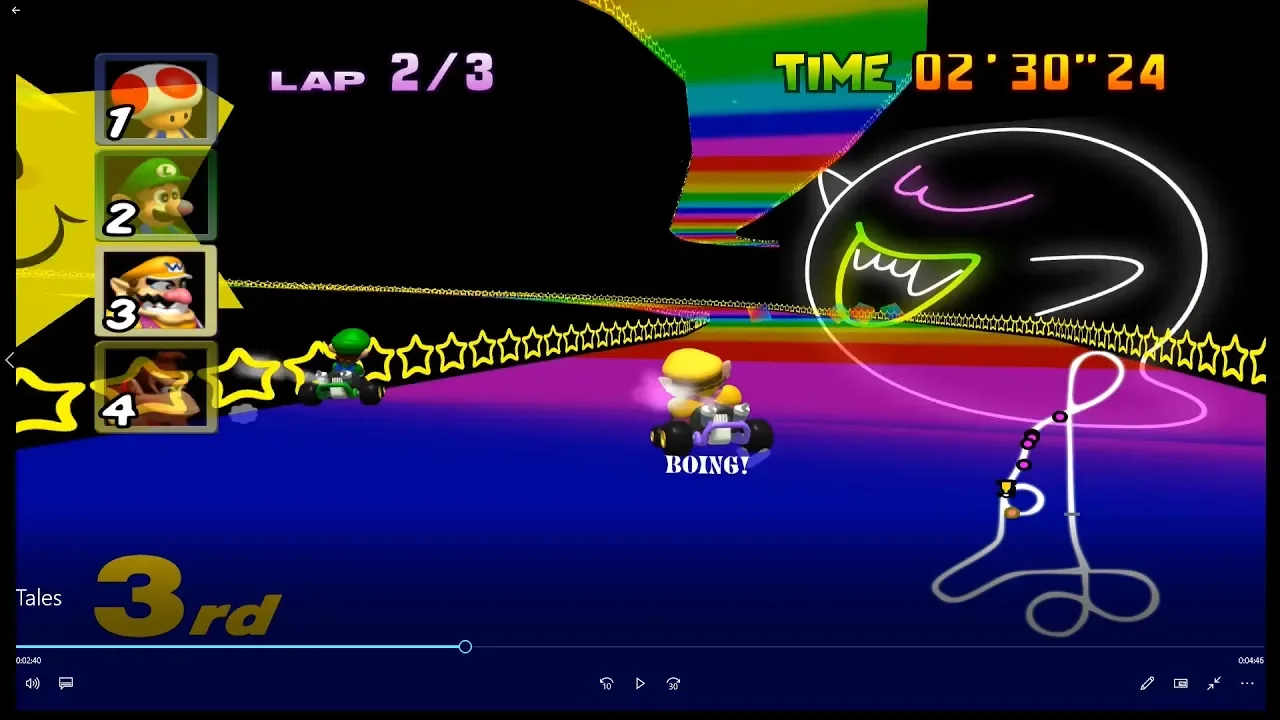This screenshot has height=720, width=1280.
Task: Click Luigi's second-place rank portrait
Action: pos(156,196)
